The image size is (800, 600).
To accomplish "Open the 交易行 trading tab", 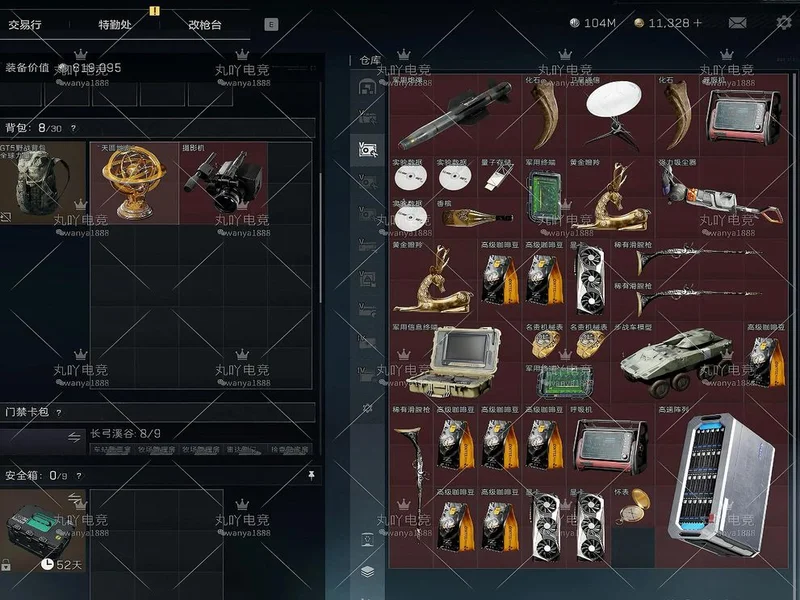I will pos(29,24).
